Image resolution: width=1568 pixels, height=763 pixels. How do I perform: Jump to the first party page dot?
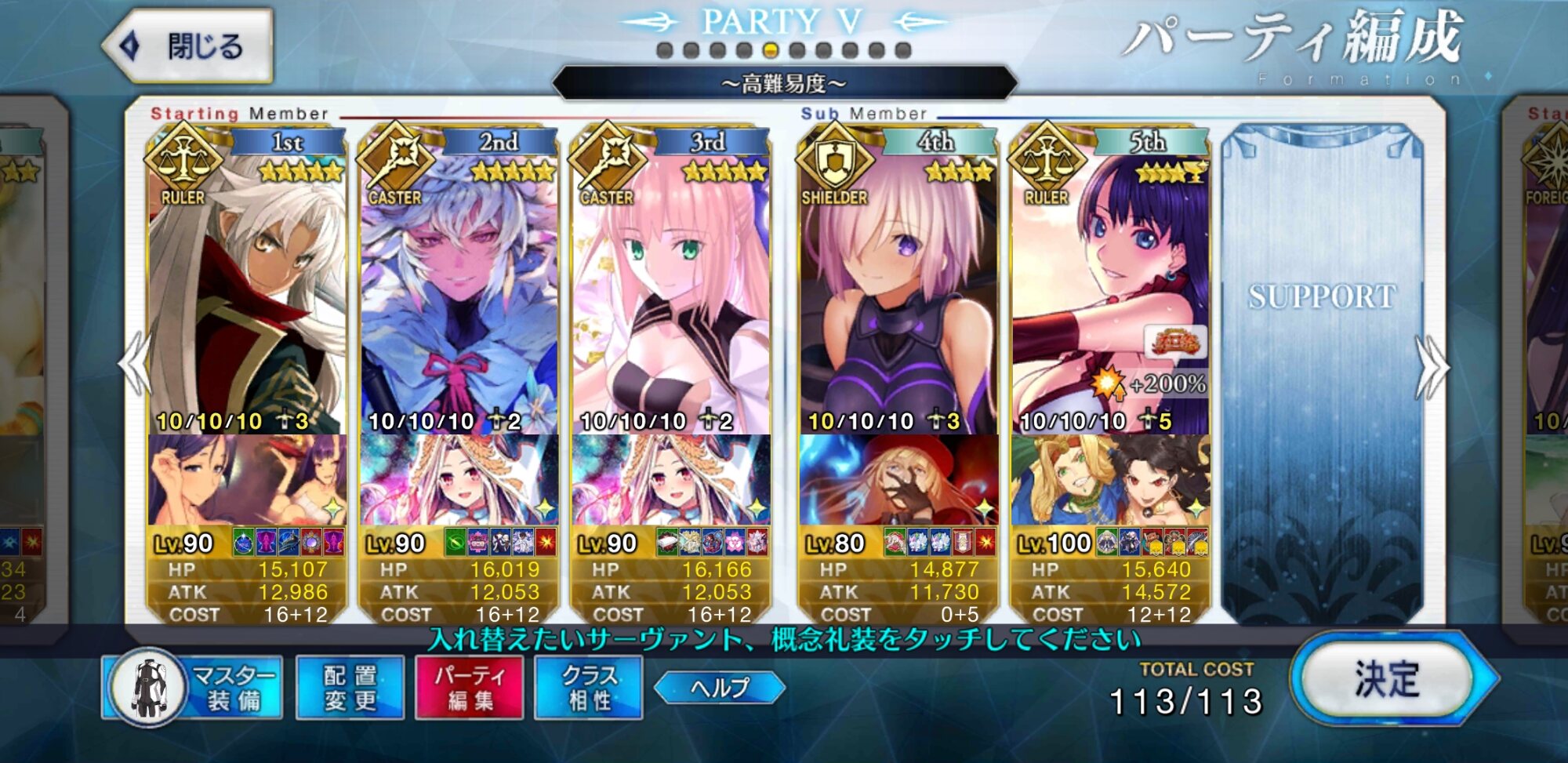click(x=665, y=51)
